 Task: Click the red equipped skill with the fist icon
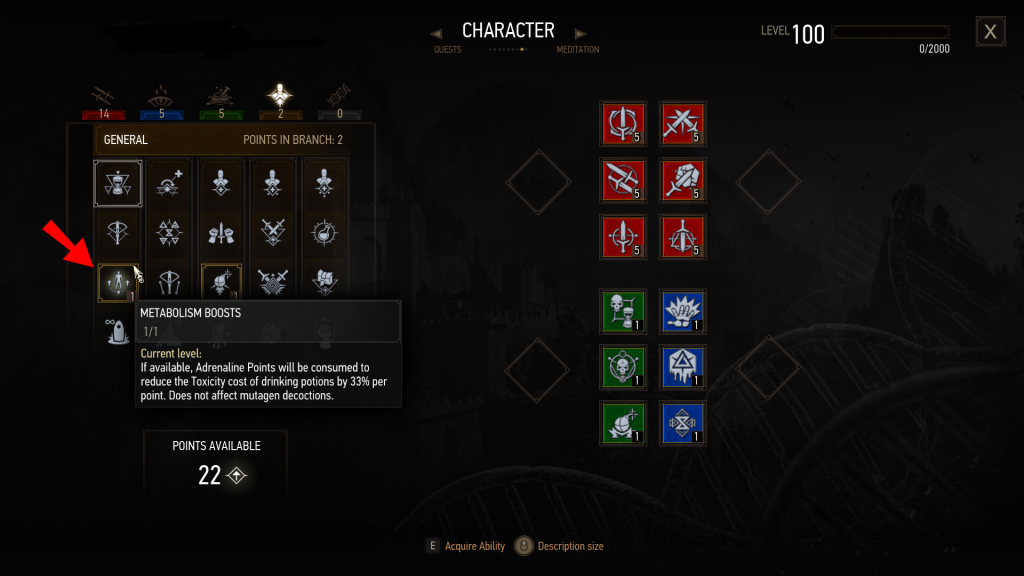click(683, 179)
